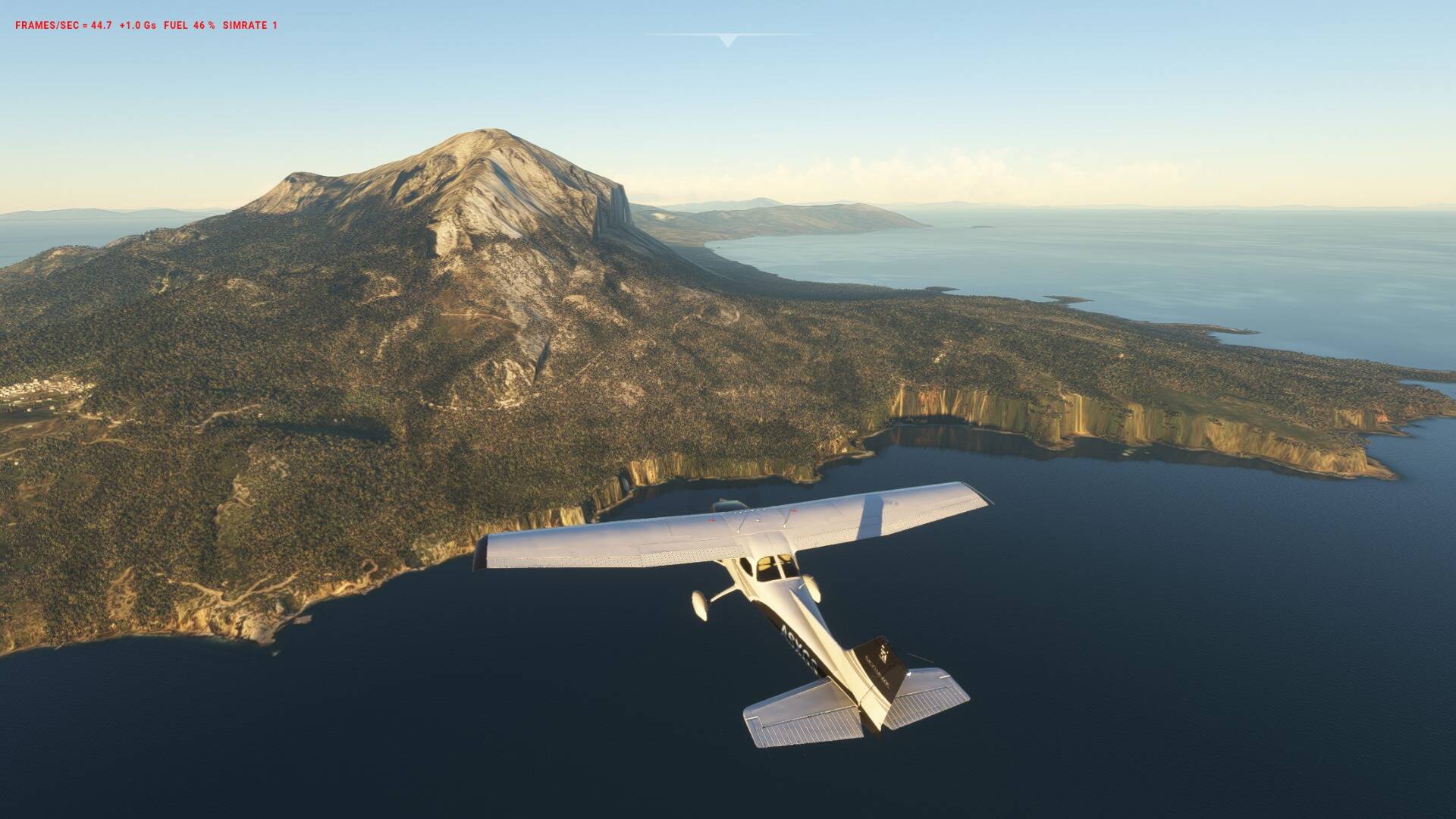
Task: Open the toolbar handle arrow at top
Action: (x=727, y=41)
